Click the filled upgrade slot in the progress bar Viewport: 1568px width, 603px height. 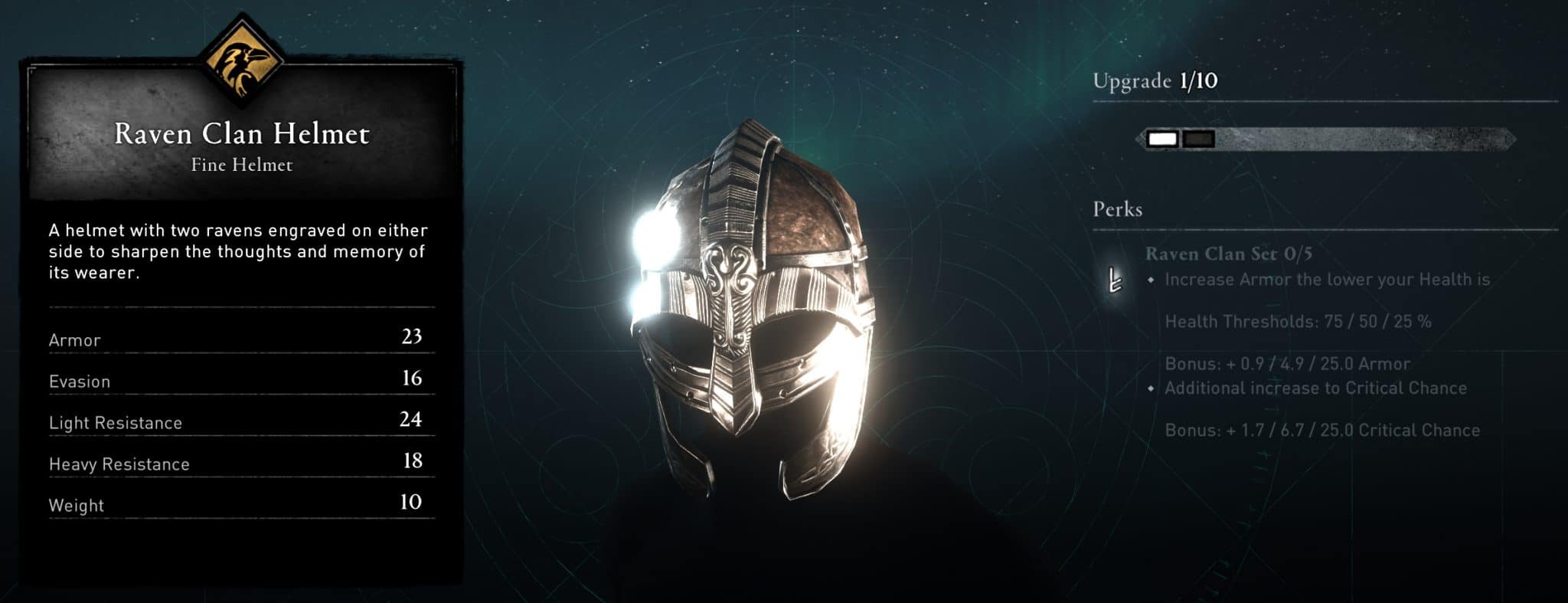tap(1161, 139)
